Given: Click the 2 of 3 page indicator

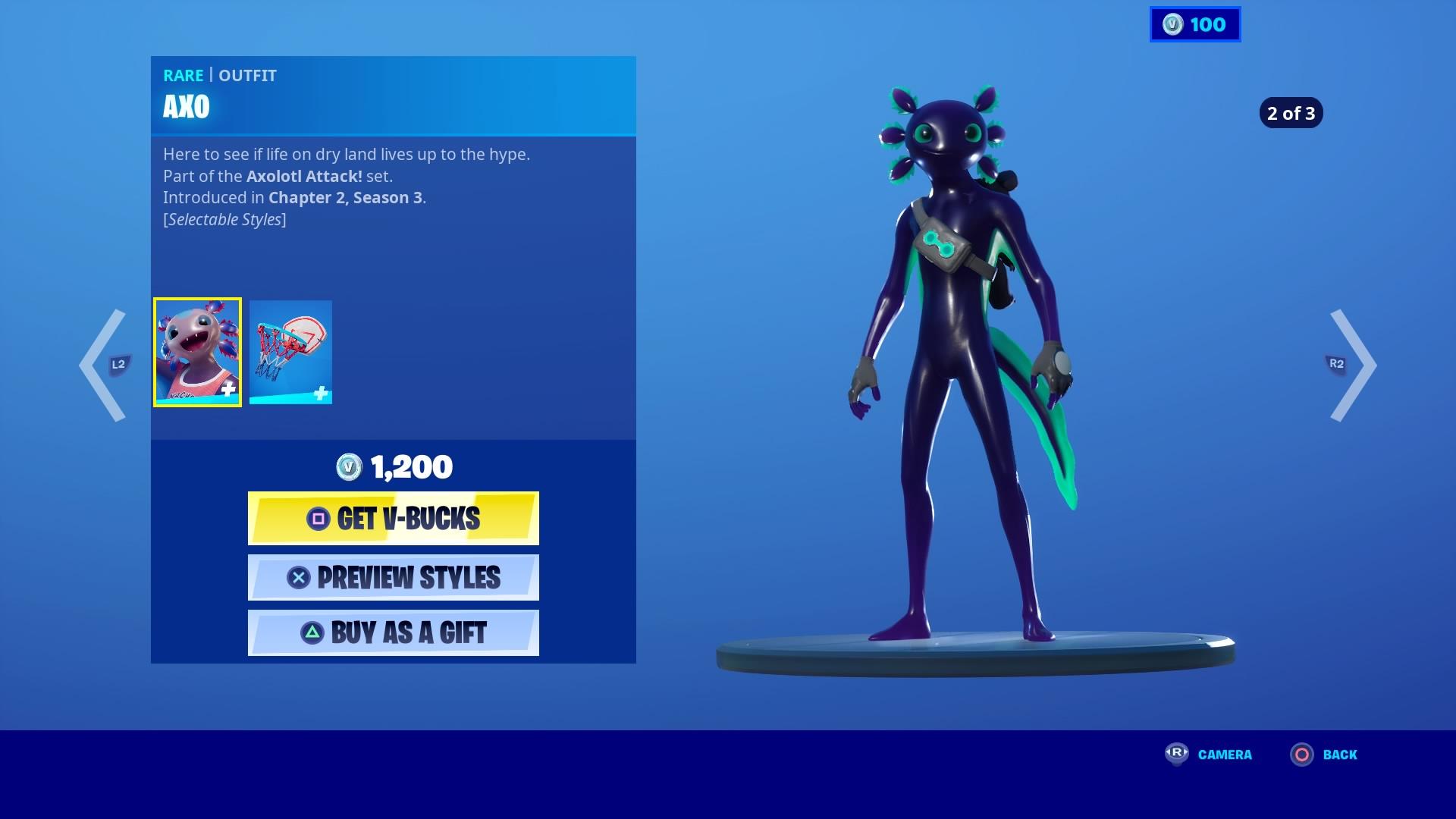Looking at the screenshot, I should click(1291, 114).
